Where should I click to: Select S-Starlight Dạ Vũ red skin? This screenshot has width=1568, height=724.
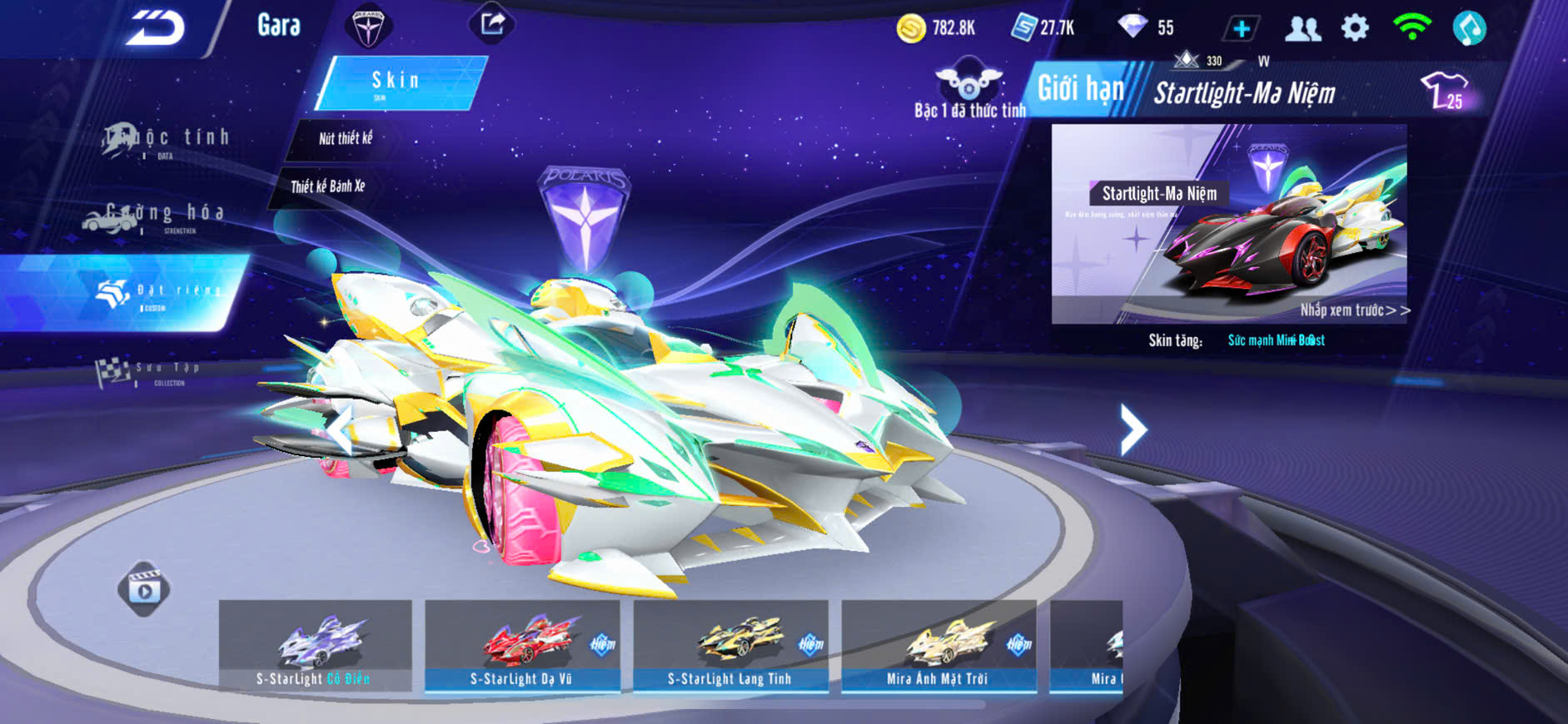(x=522, y=646)
